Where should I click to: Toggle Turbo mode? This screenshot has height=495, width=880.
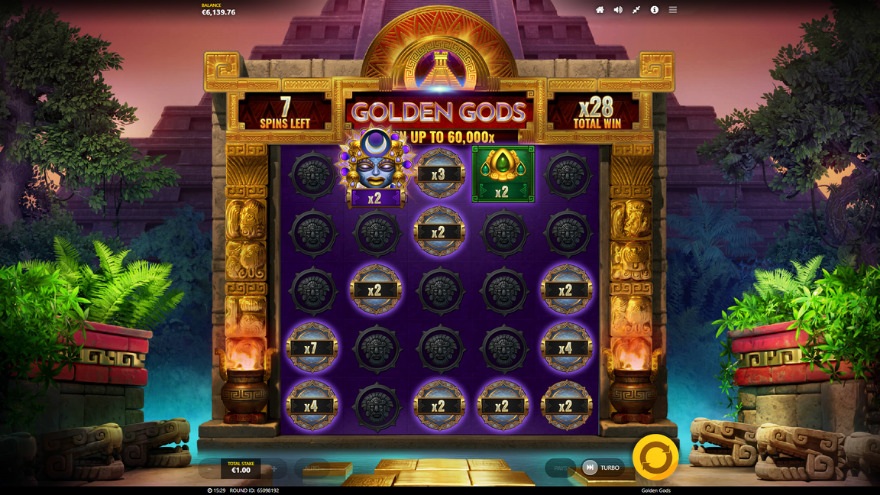[x=601, y=467]
